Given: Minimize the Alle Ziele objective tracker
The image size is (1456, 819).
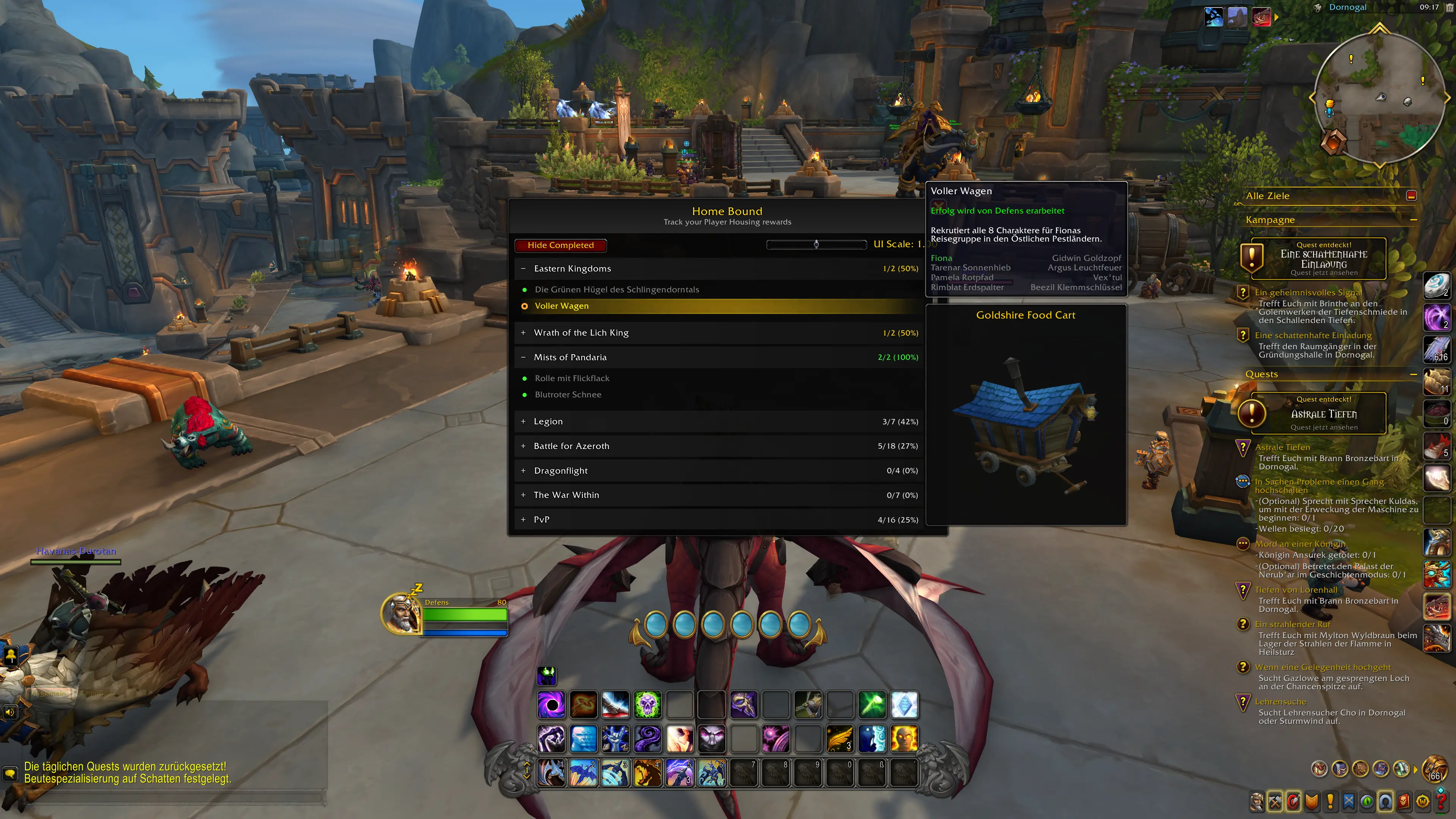Looking at the screenshot, I should pos(1411,196).
